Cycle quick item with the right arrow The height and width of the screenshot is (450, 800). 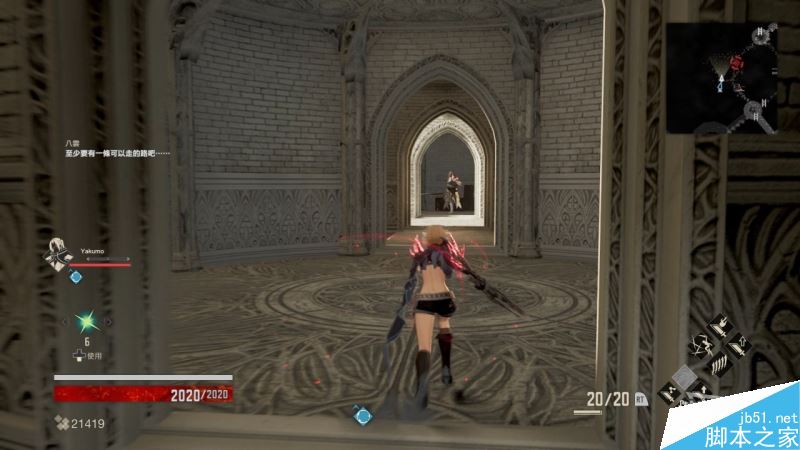click(107, 321)
